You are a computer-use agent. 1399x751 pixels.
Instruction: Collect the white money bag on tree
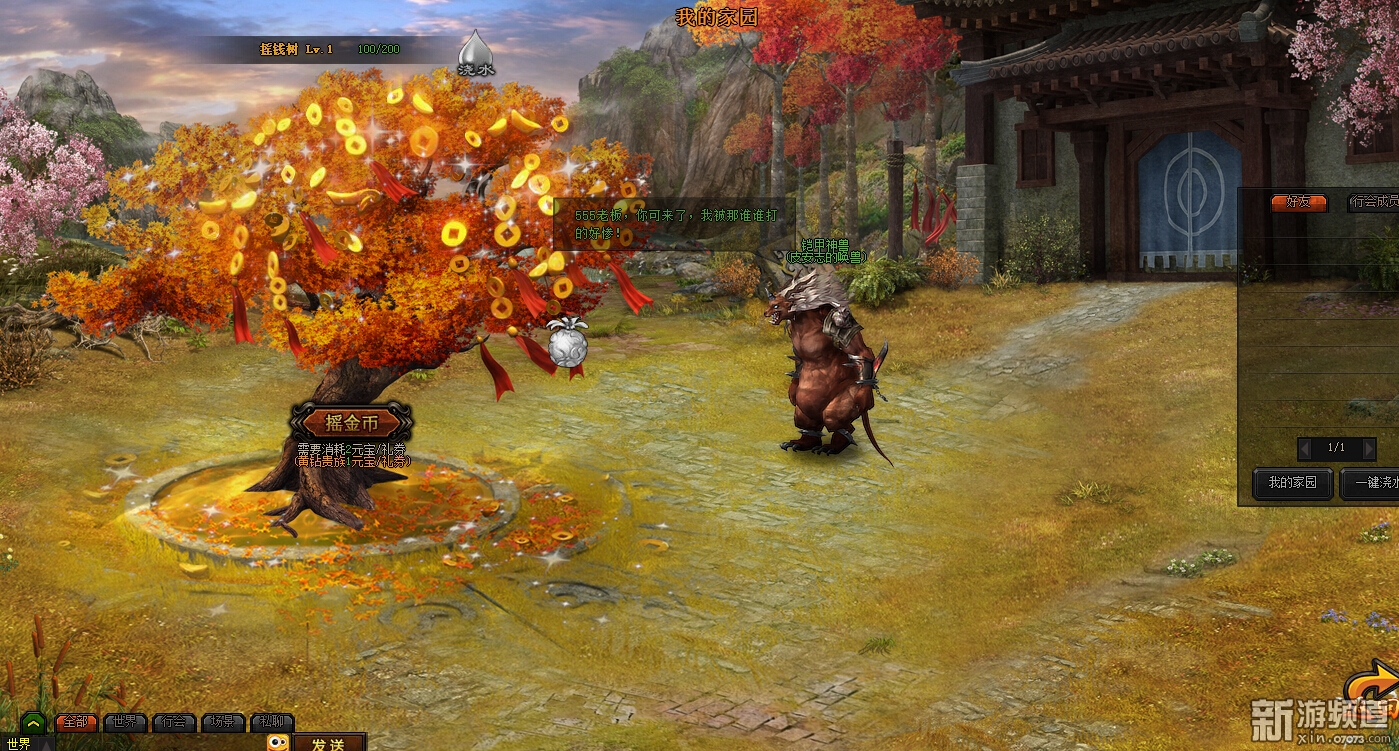point(566,343)
